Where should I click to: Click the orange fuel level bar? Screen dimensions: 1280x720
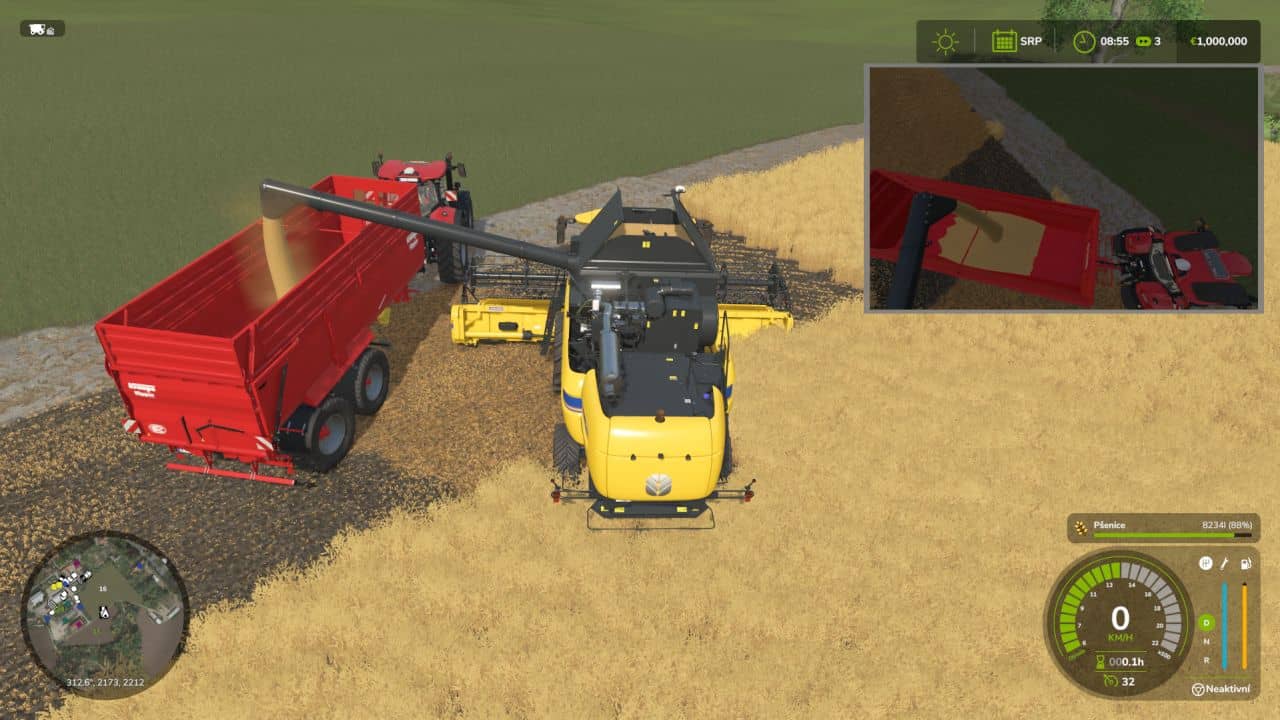pos(1244,624)
